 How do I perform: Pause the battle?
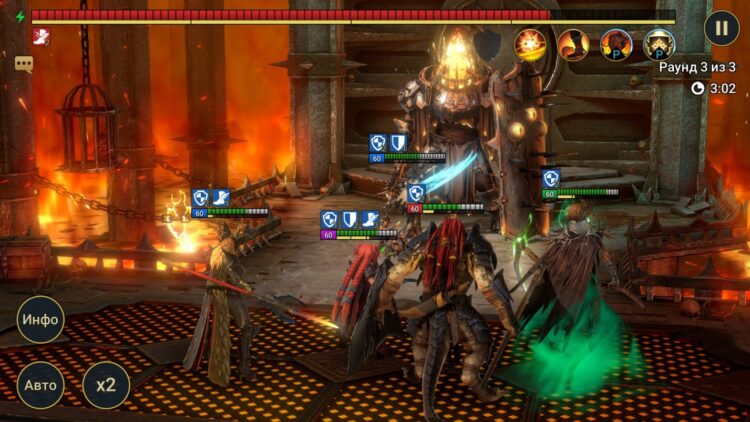[x=721, y=27]
